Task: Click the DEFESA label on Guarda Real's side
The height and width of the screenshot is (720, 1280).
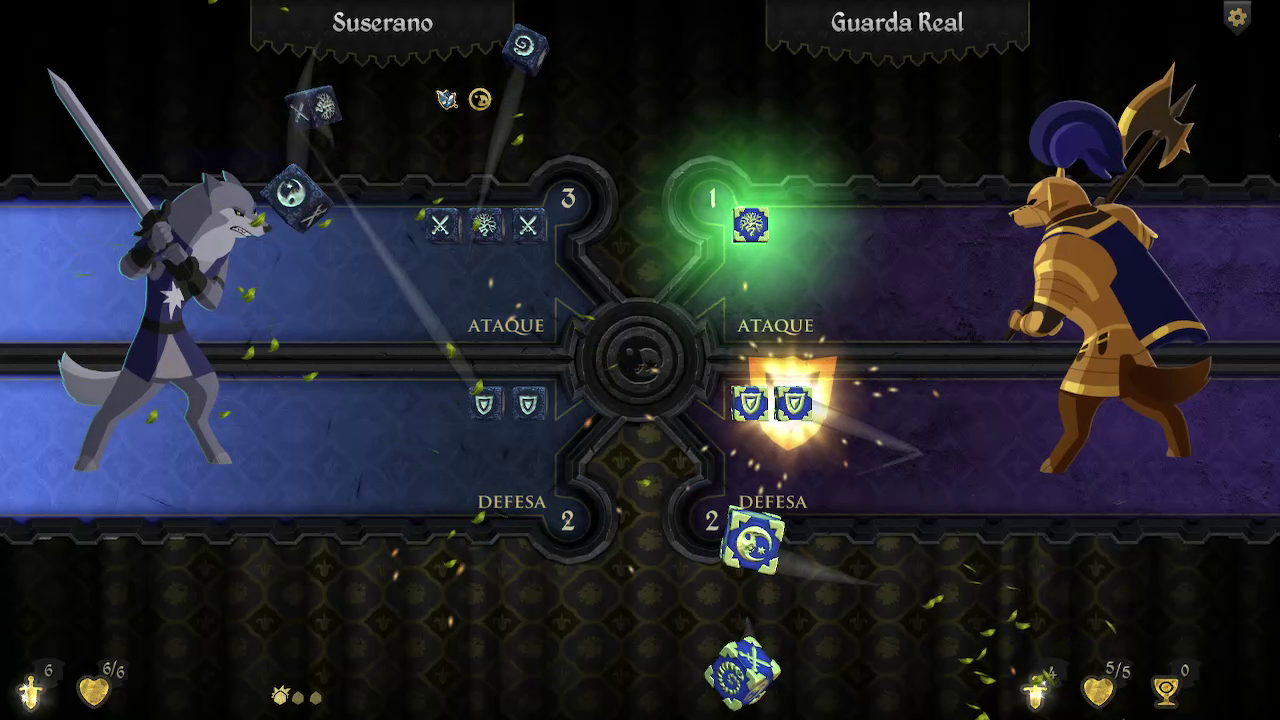Action: point(775,502)
